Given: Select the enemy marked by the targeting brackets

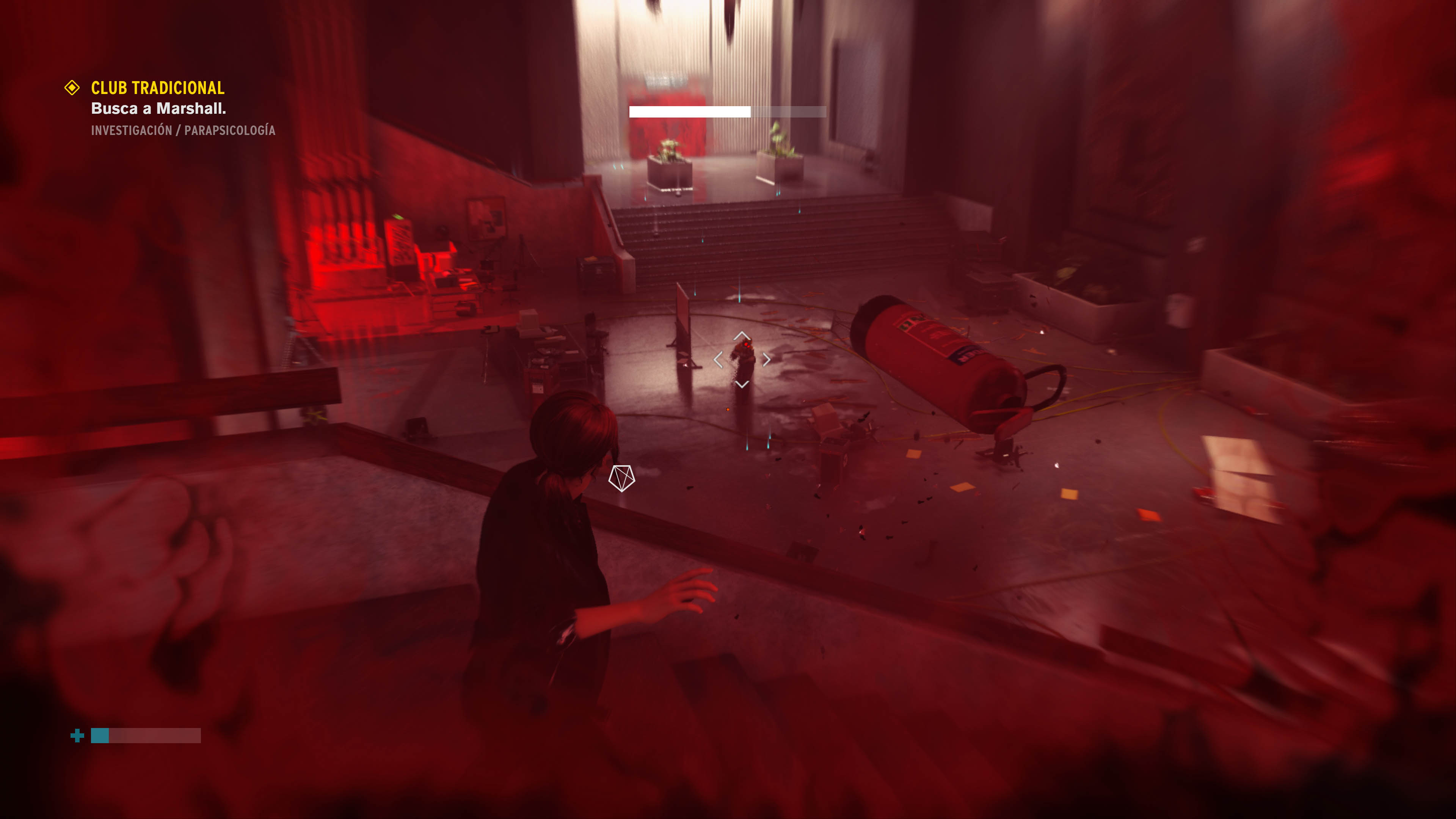Looking at the screenshot, I should coord(743,359).
